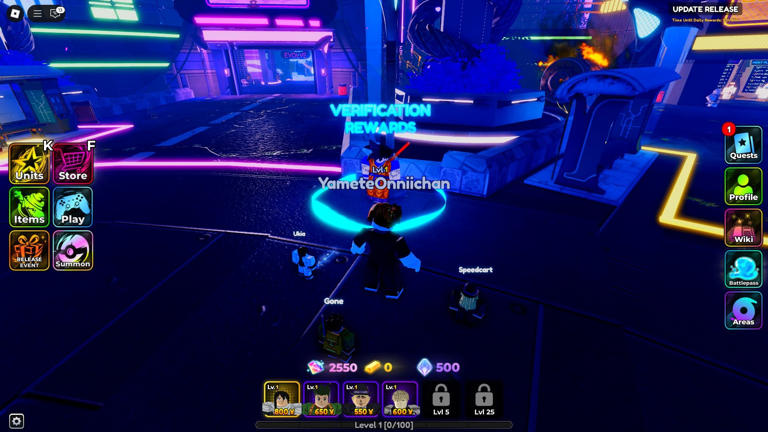
Task: Show the Battlepass screen
Action: click(x=743, y=271)
